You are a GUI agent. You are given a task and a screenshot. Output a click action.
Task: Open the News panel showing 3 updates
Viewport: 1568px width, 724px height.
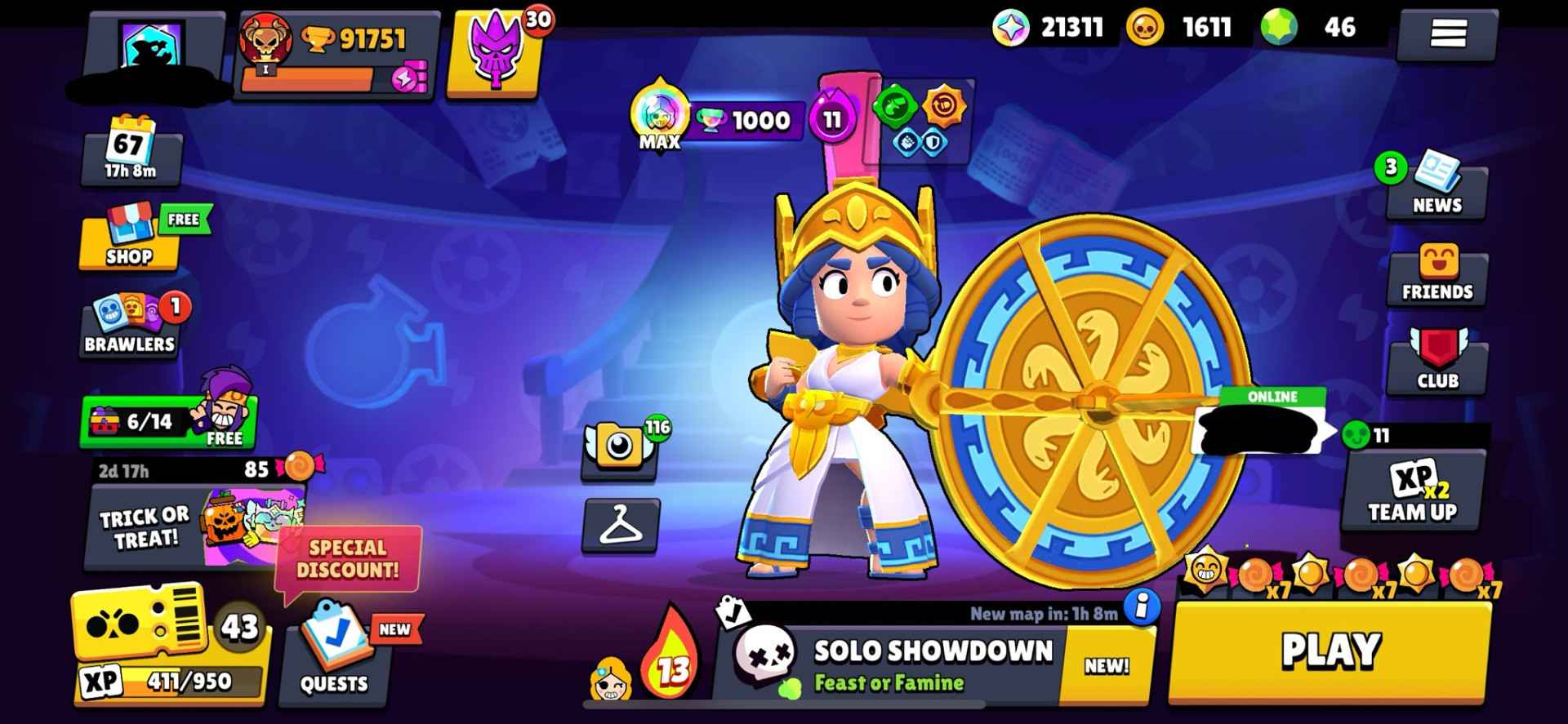tap(1439, 189)
